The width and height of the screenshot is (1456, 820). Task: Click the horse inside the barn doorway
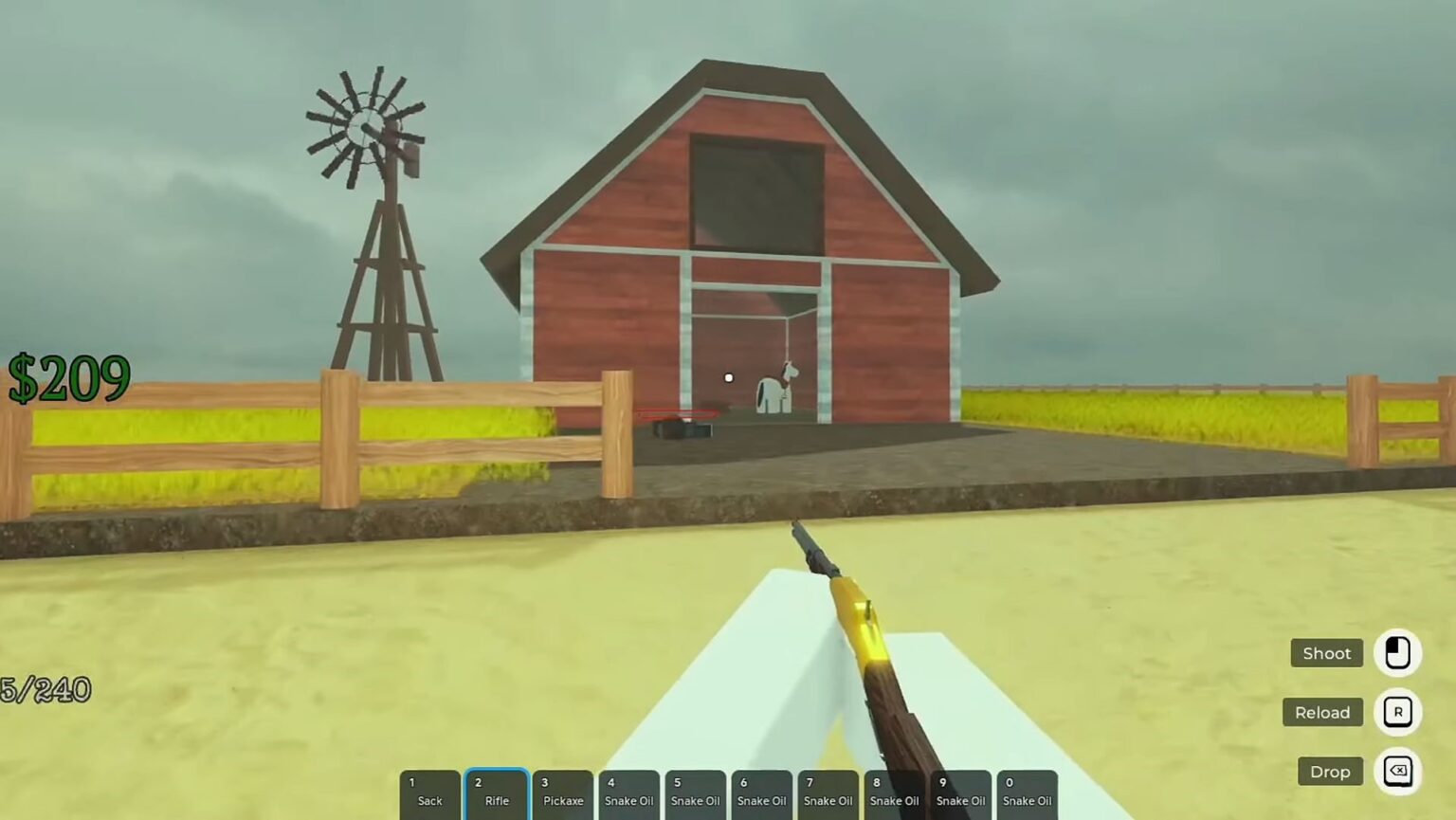[x=775, y=389]
